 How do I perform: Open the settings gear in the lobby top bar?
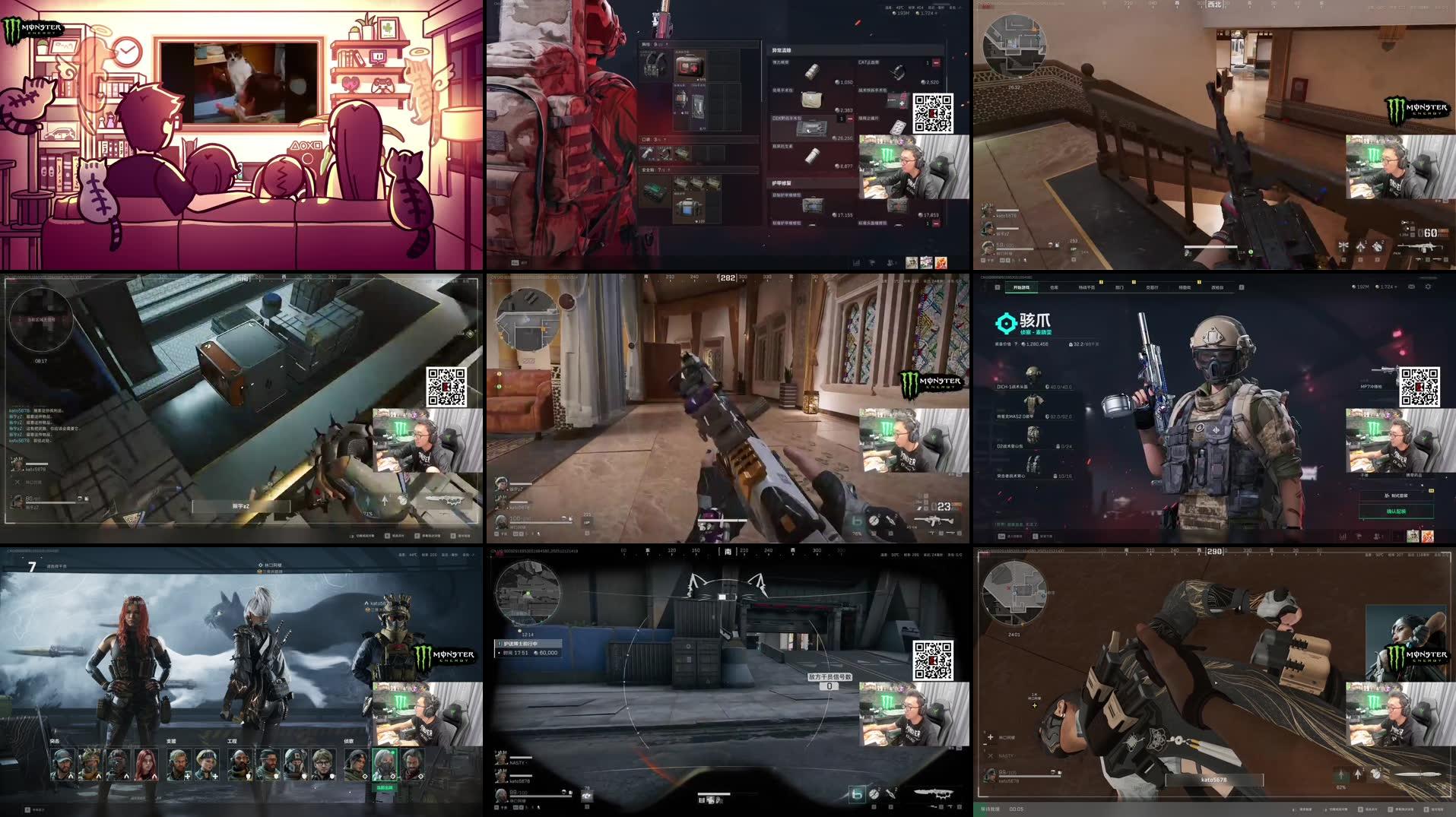coord(1428,287)
